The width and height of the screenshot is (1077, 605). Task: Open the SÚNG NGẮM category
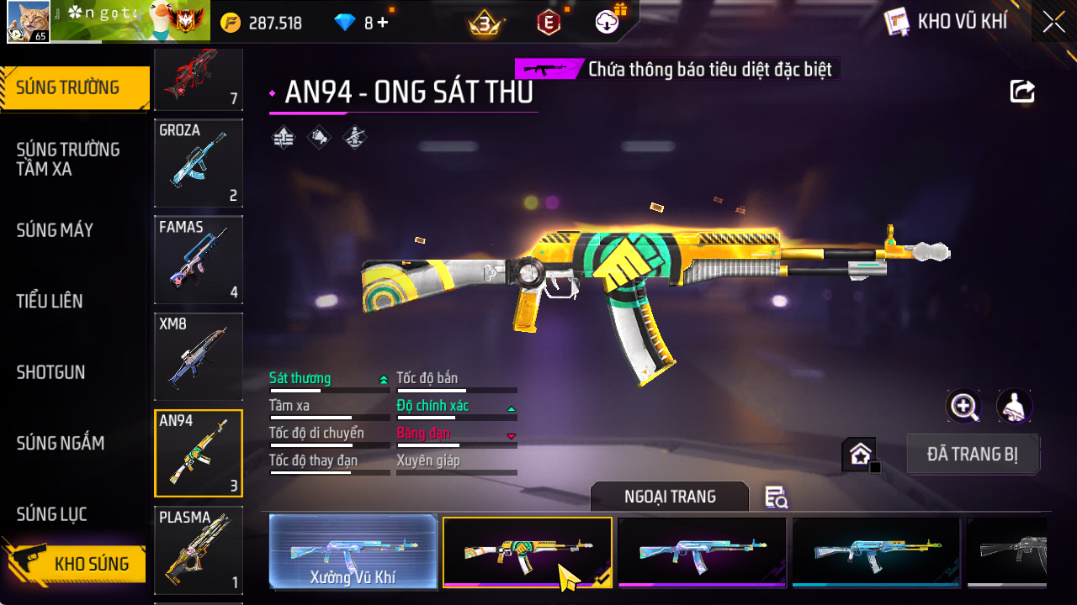pos(60,443)
